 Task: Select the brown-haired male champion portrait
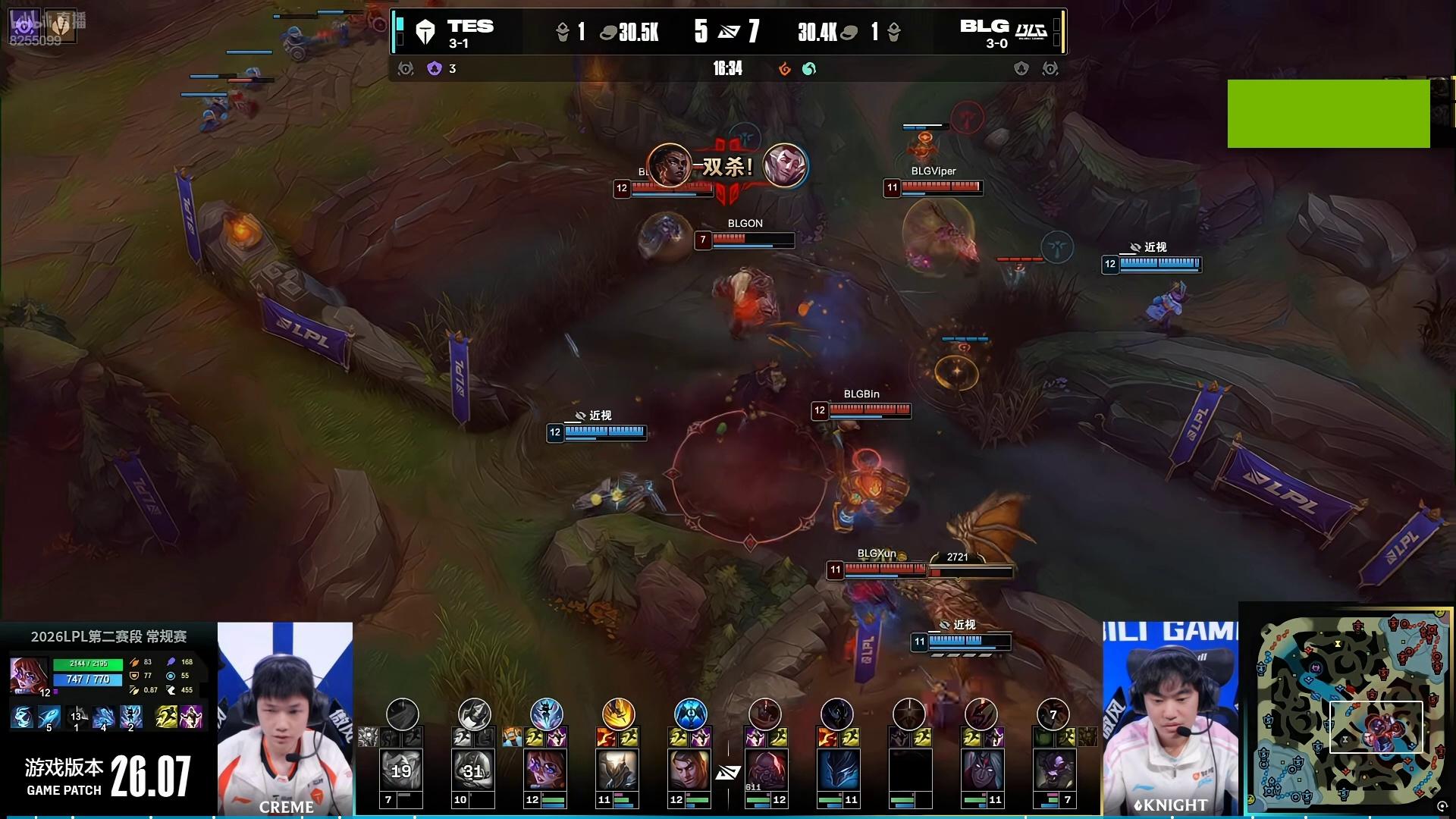(689, 769)
